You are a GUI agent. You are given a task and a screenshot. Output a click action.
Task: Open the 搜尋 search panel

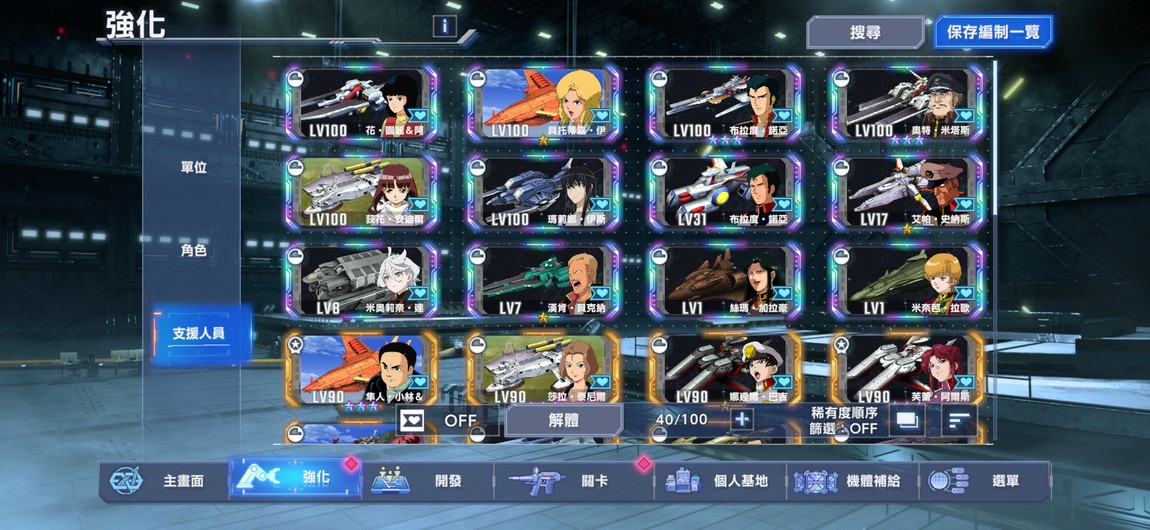(x=865, y=32)
